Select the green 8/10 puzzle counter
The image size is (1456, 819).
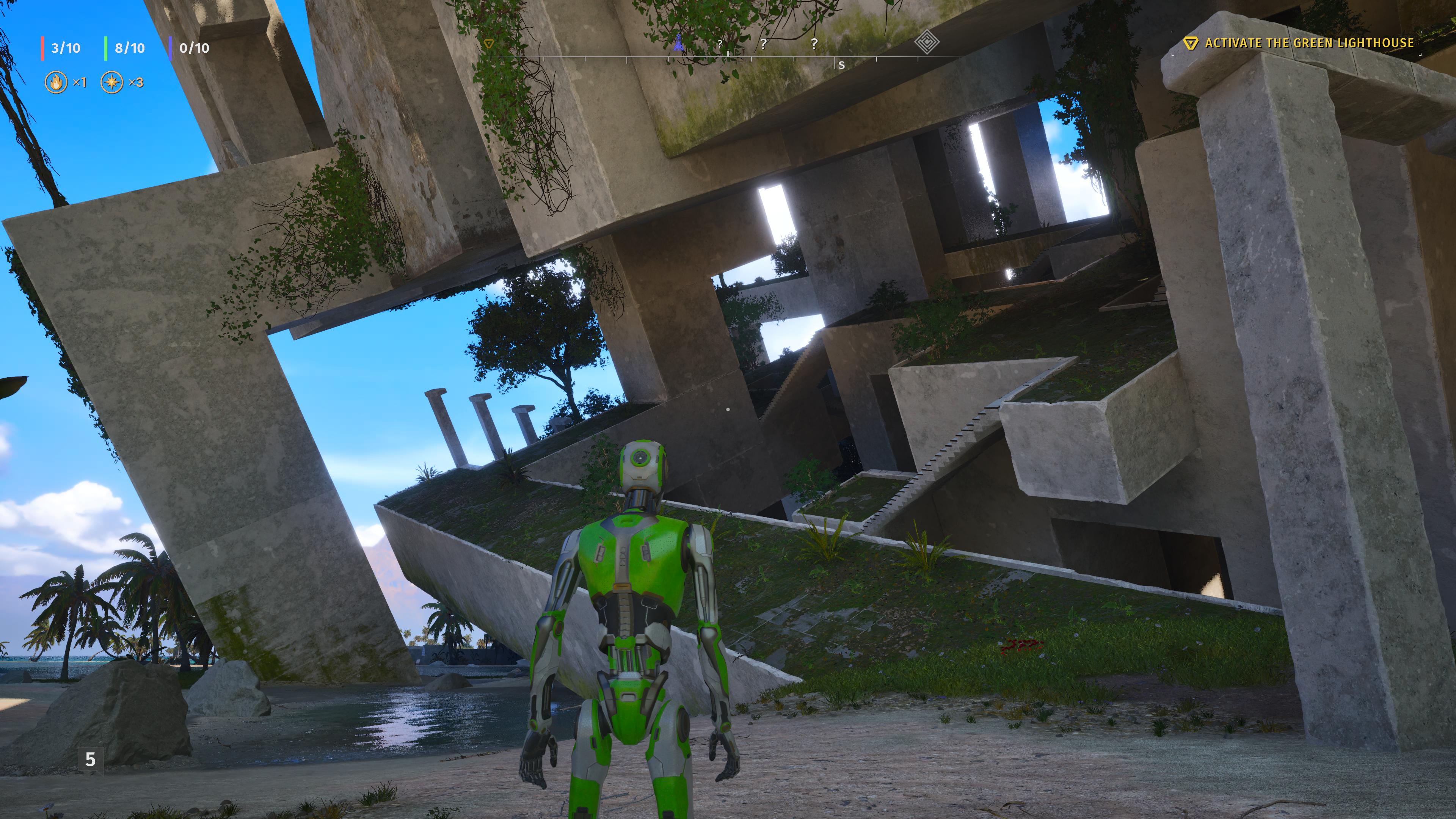[x=129, y=47]
